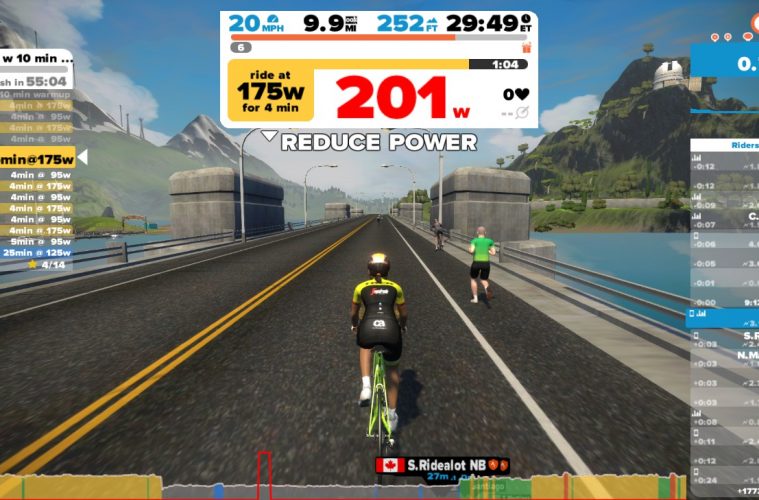Select the highlighted 4min@175w workout interval
759x500 pixels.
[38, 157]
